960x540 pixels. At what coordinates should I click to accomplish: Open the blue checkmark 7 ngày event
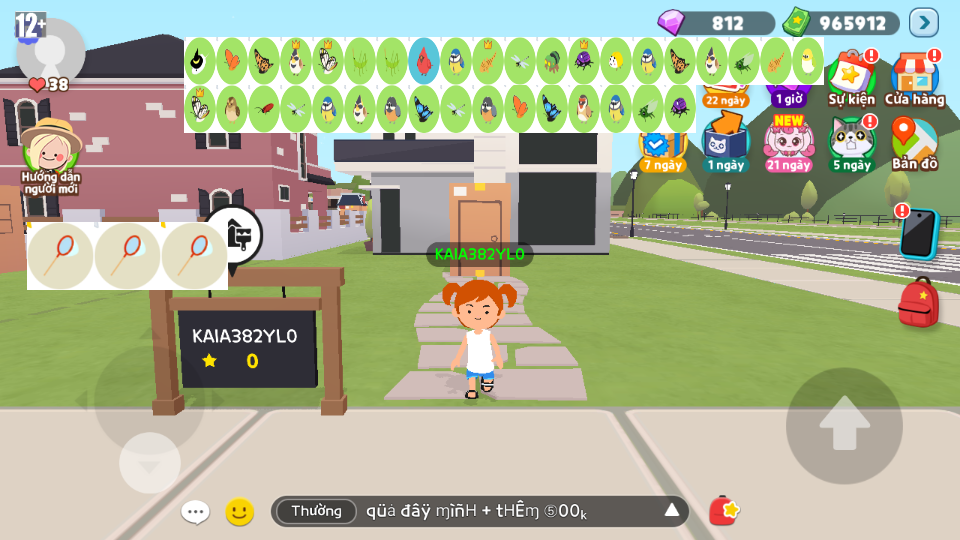coord(661,150)
